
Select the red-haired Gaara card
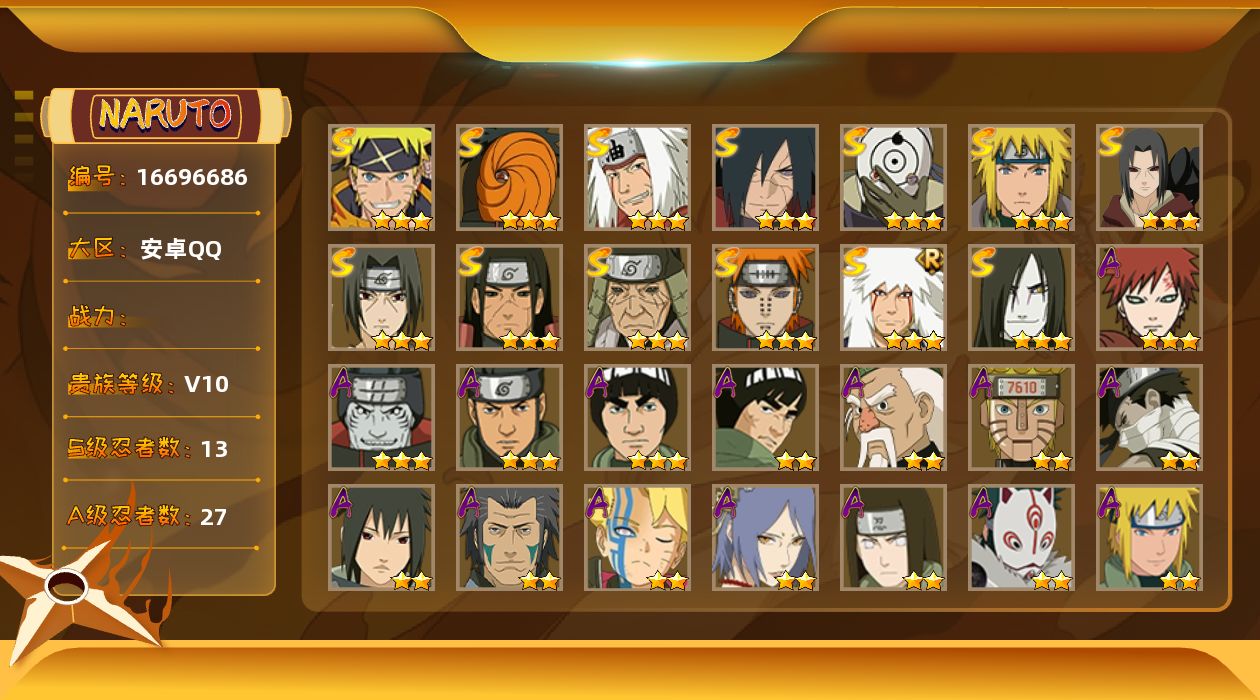1149,297
